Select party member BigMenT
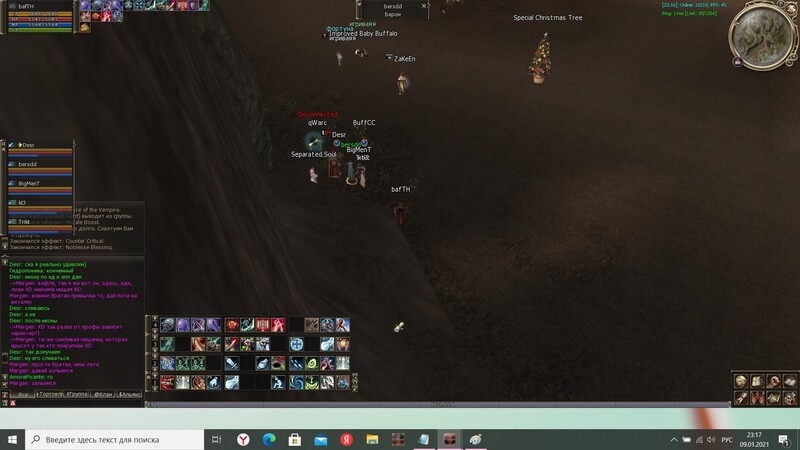800x450 pixels. (30, 184)
